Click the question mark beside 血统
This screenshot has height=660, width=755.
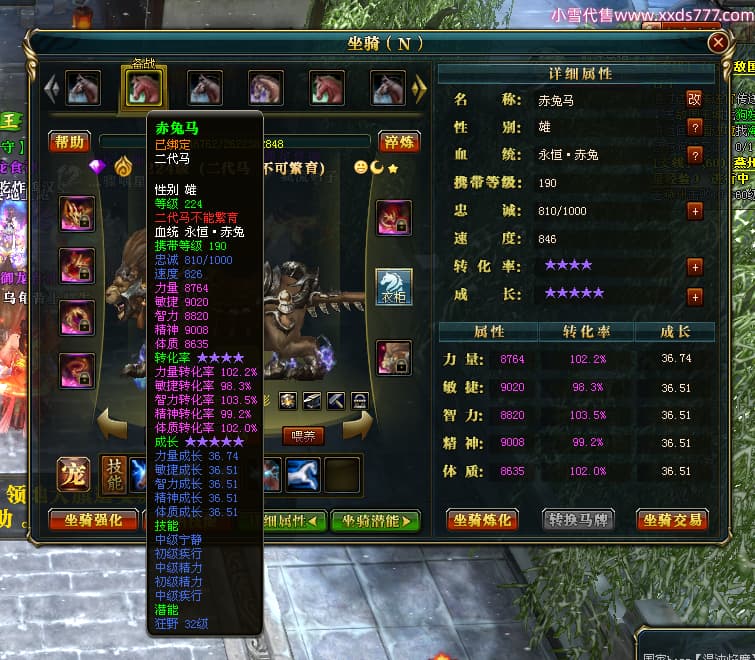click(694, 155)
